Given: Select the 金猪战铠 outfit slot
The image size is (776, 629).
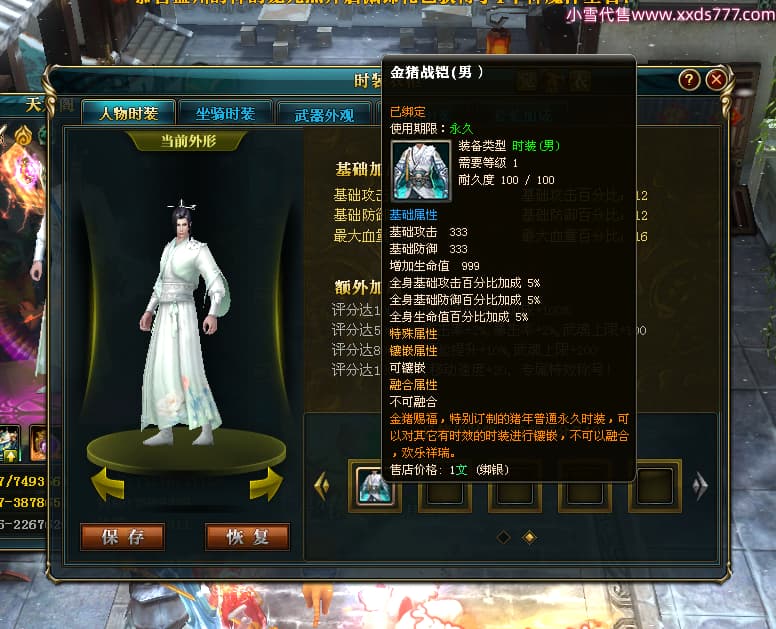Looking at the screenshot, I should tap(374, 486).
